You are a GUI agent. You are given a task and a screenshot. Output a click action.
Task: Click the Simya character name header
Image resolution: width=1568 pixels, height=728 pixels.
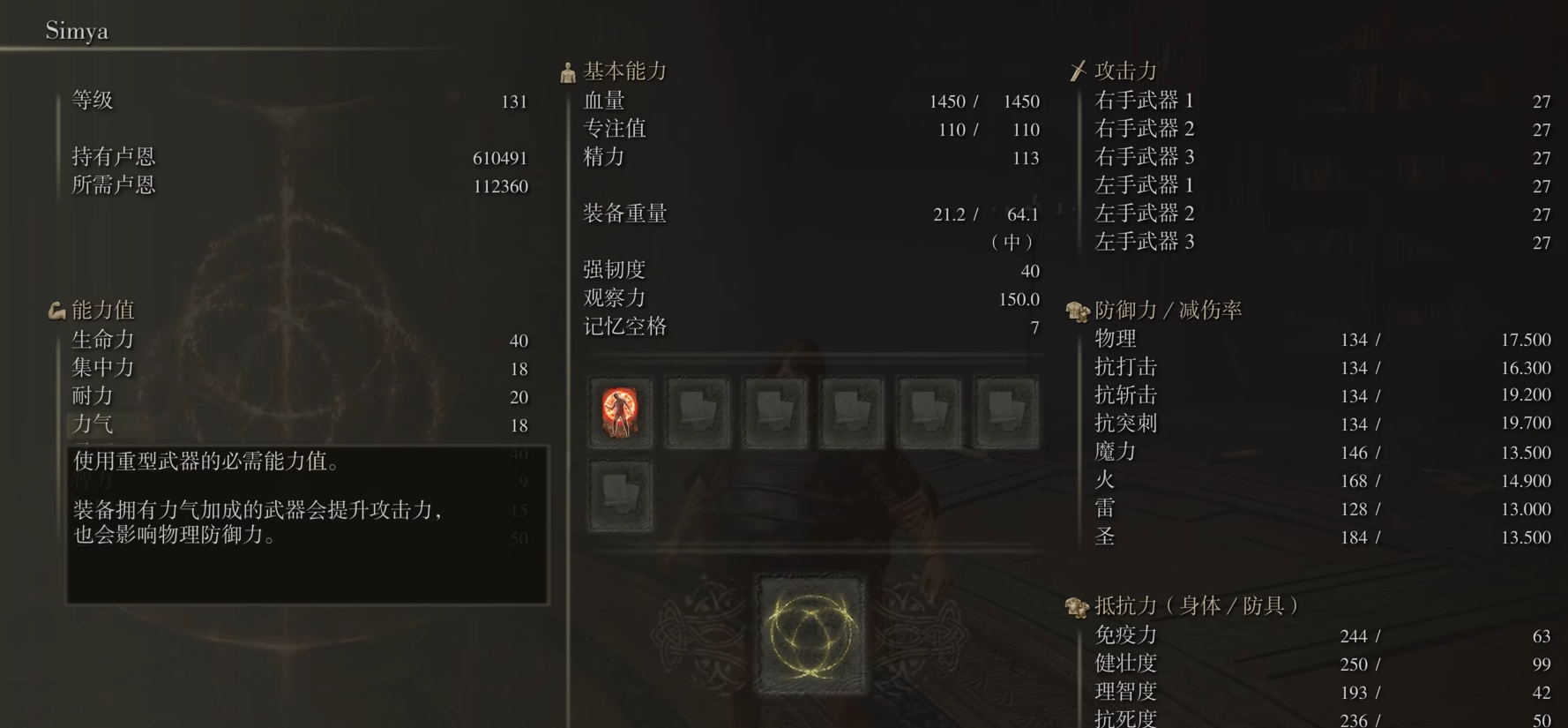point(77,30)
